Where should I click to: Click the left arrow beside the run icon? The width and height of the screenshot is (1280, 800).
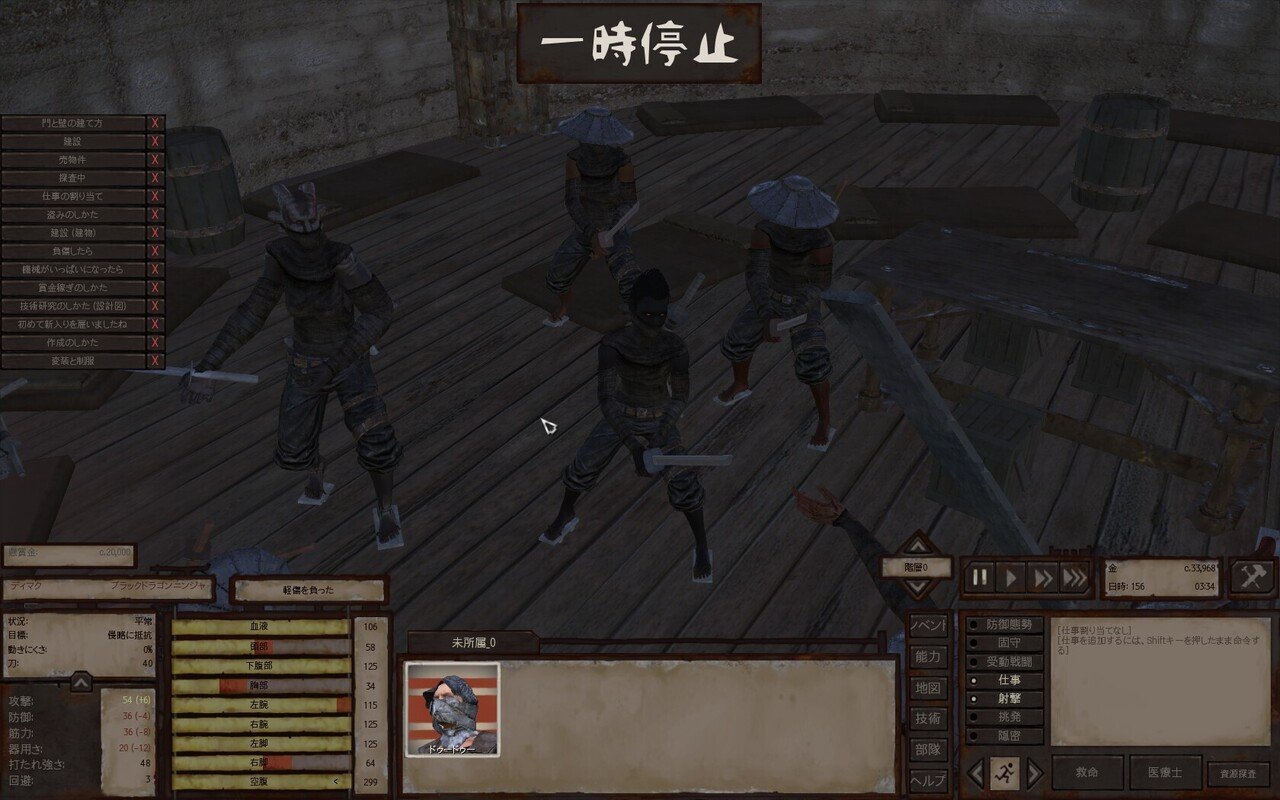977,772
